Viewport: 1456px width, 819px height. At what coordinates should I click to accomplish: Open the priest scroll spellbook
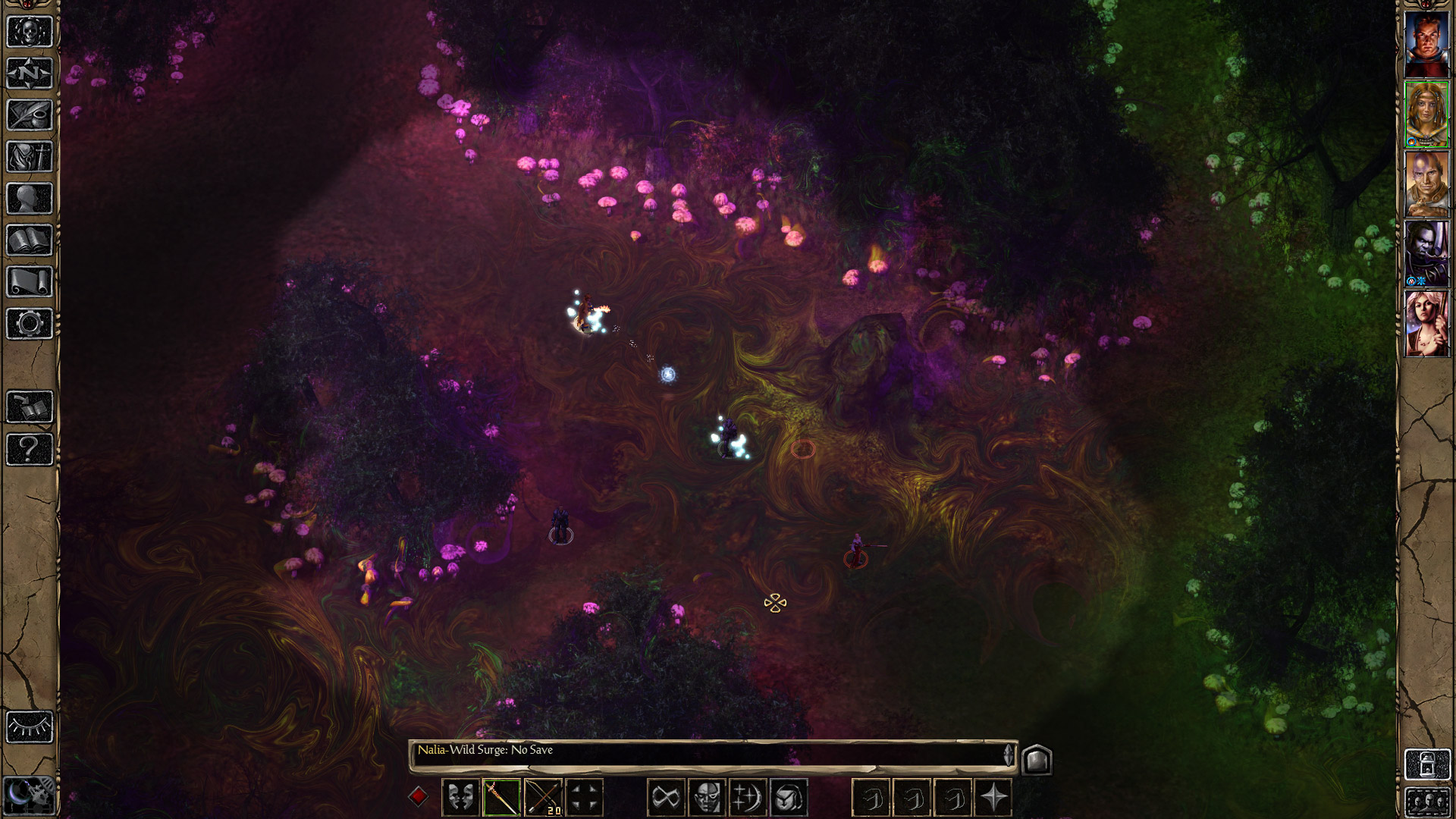30,282
